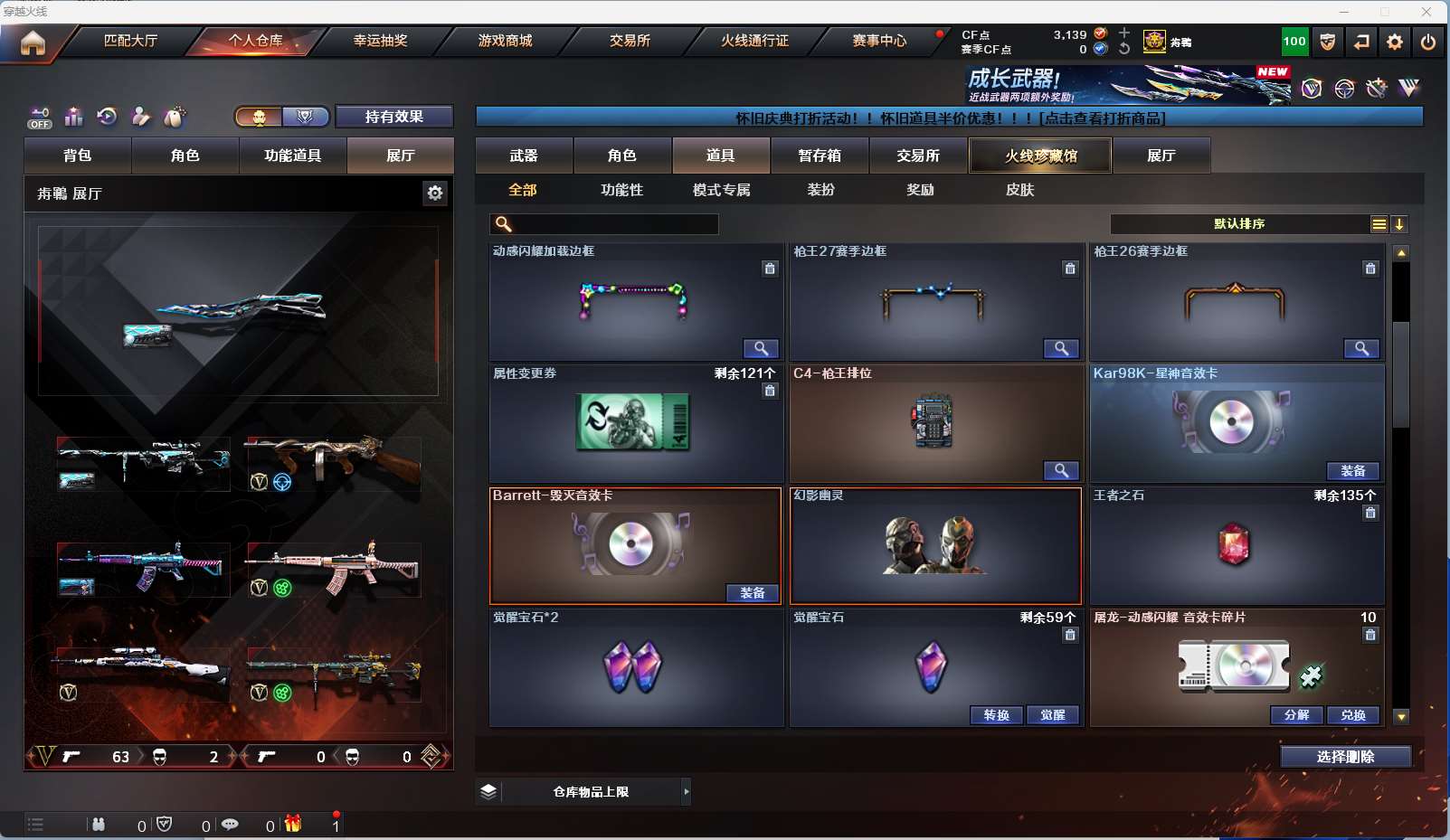Image resolution: width=1450 pixels, height=840 pixels.
Task: Click the 持有效果 button
Action: [x=393, y=117]
